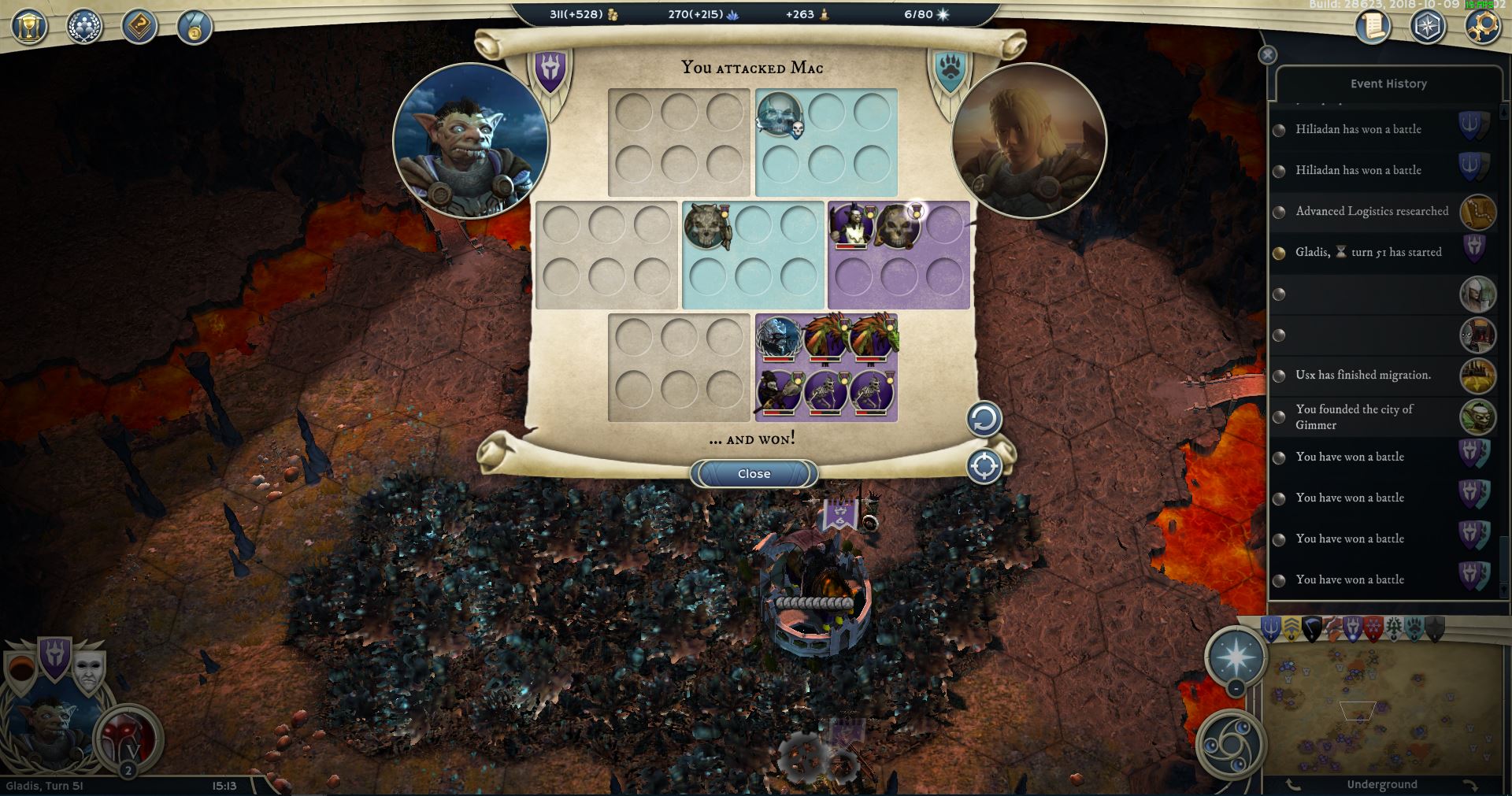
Task: Open the golden trophy menu icon
Action: (x=29, y=27)
